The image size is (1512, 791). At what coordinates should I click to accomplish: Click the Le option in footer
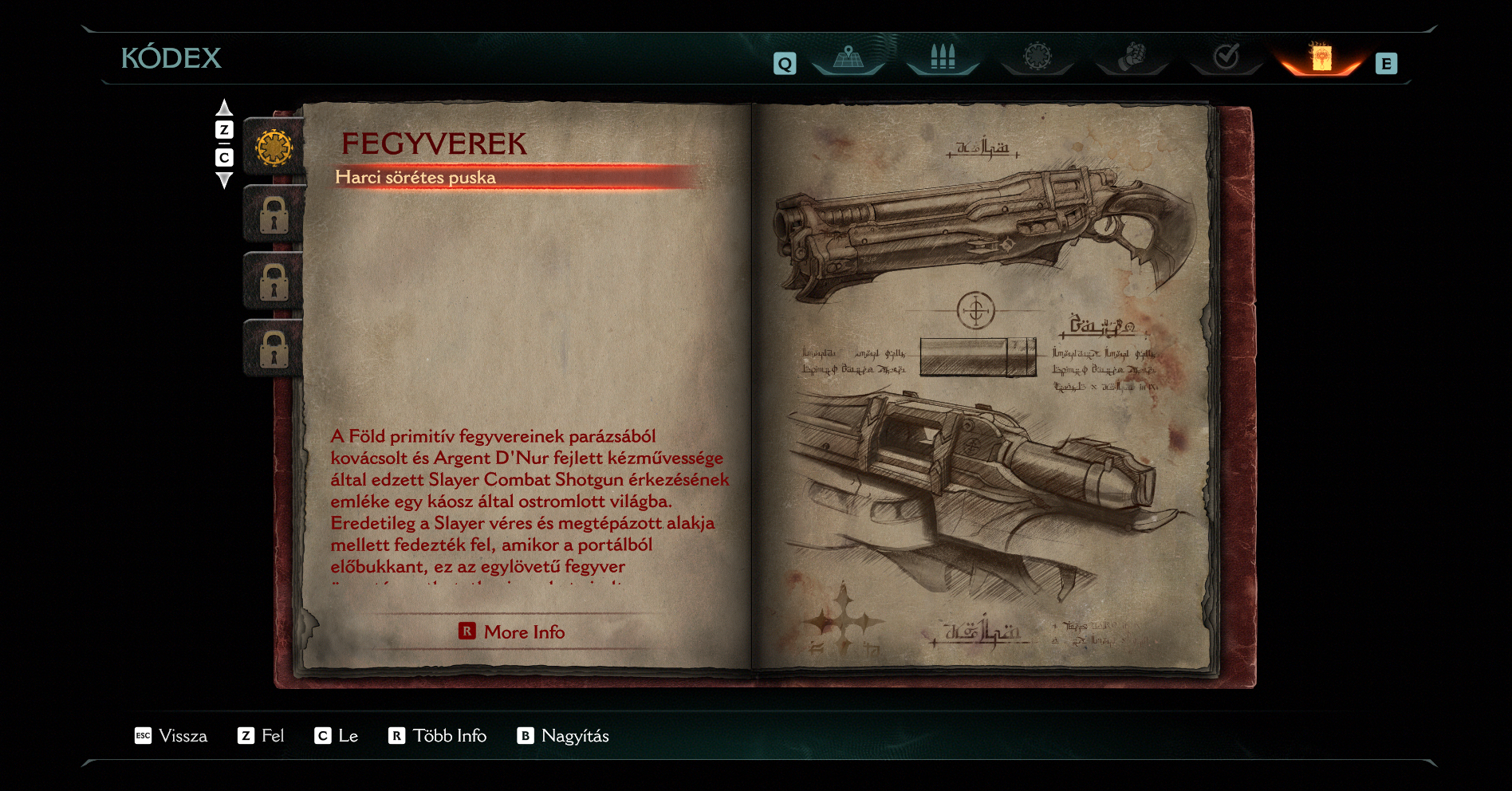337,736
